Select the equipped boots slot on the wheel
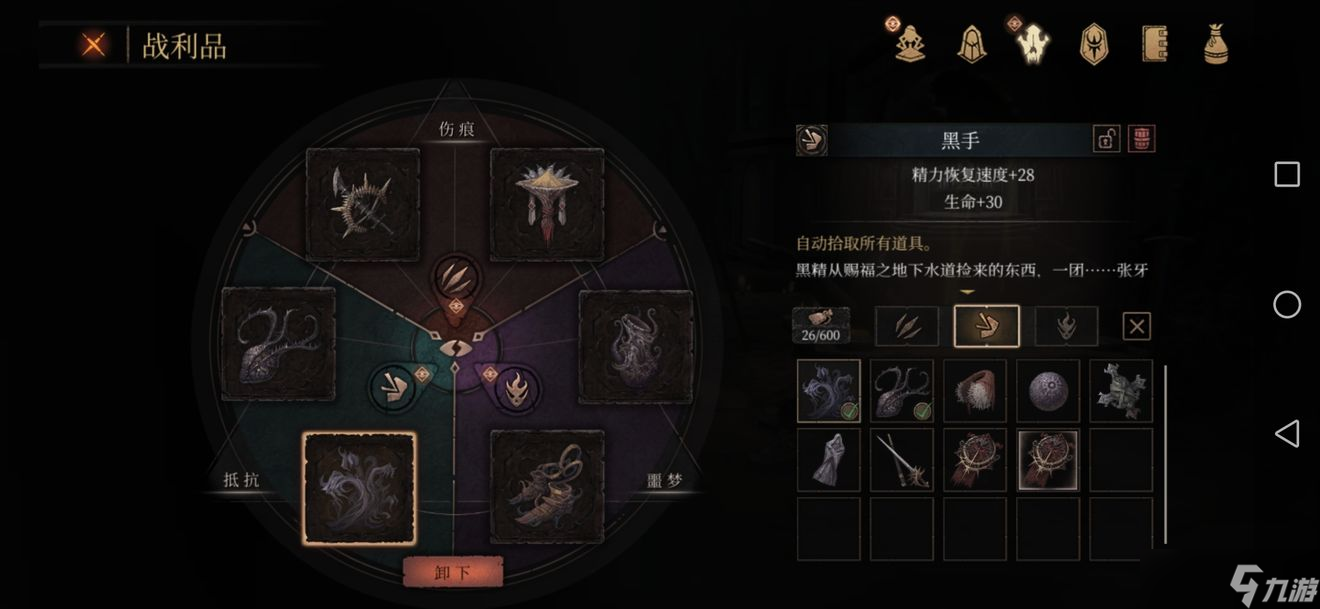Screen dimensions: 1320x609 [x=546, y=487]
